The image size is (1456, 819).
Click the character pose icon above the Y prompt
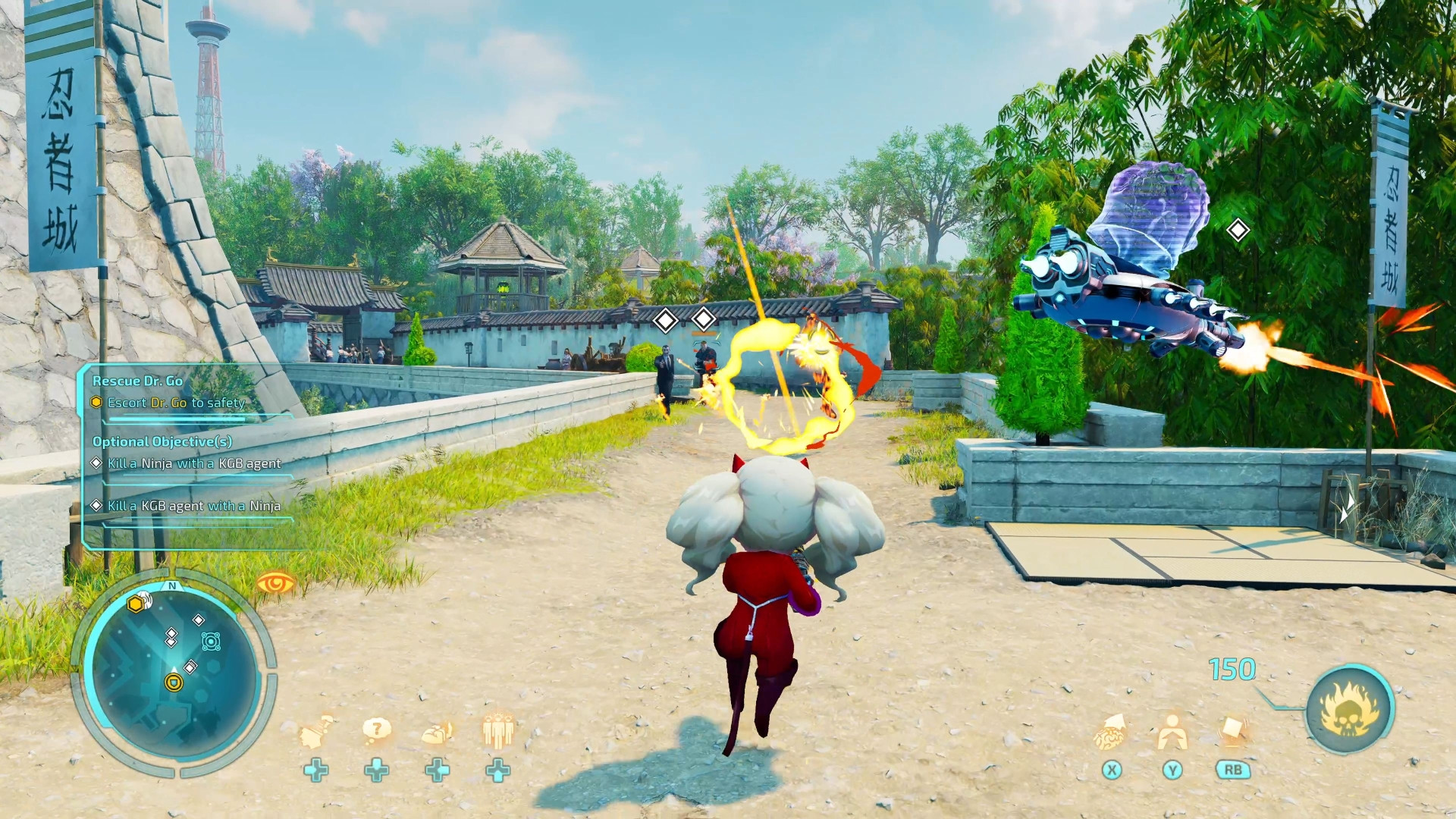[x=1172, y=733]
